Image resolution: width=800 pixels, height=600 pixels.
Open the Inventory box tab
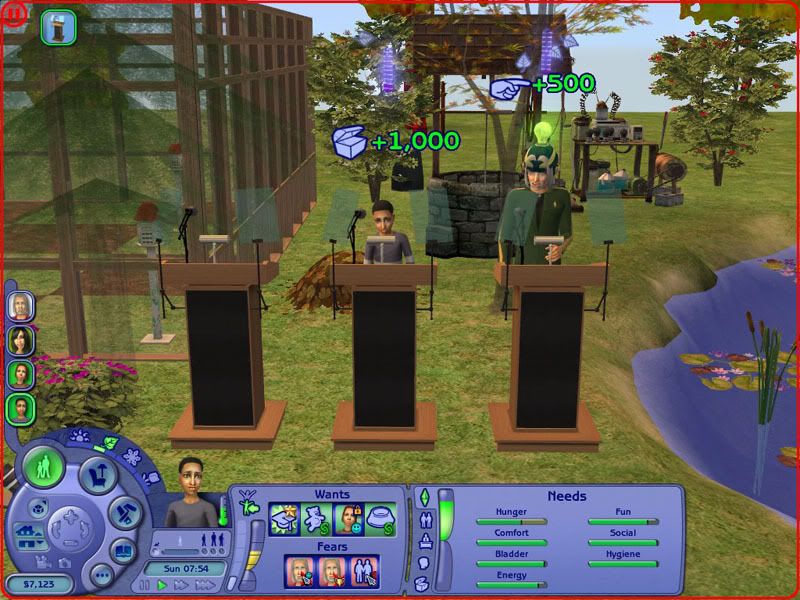424,582
